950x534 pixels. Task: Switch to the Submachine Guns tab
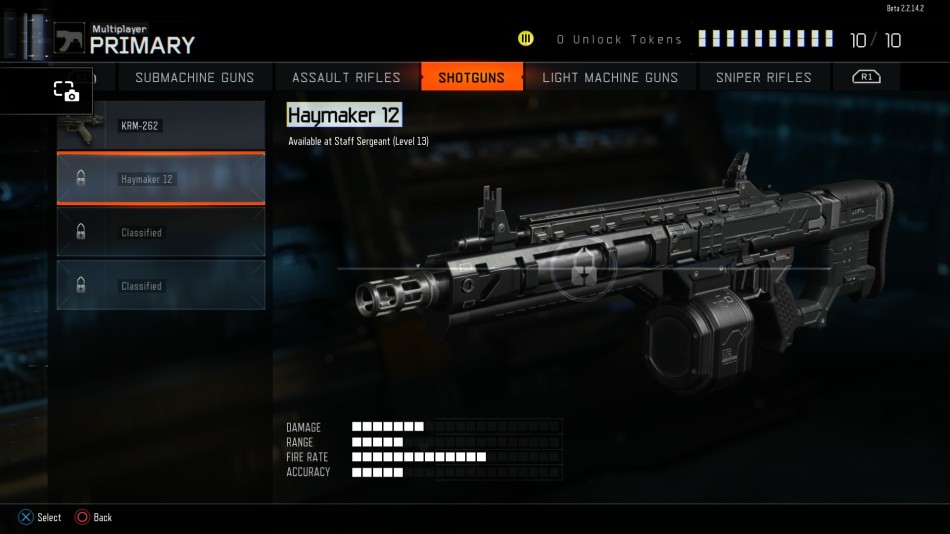194,77
